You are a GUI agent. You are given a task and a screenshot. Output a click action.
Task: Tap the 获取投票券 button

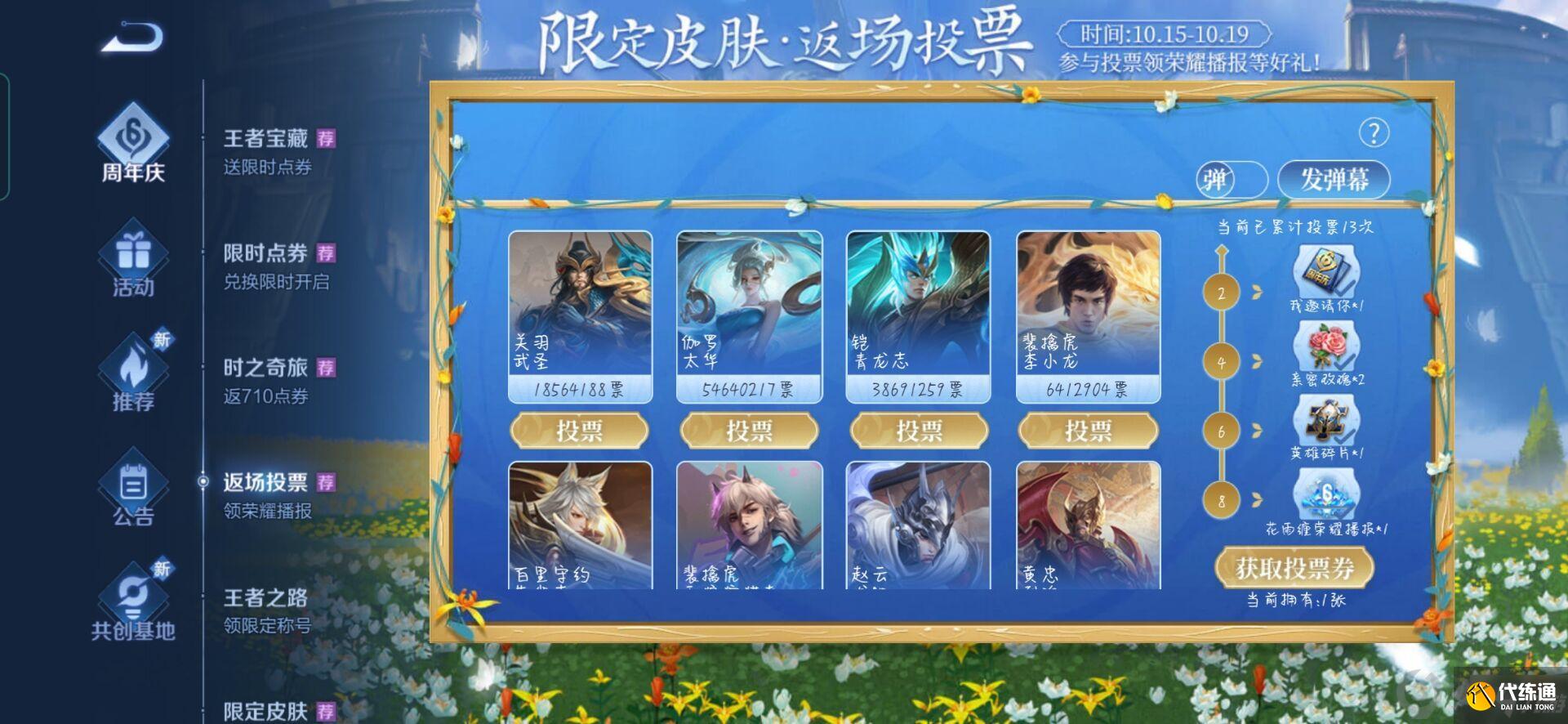(x=1294, y=569)
